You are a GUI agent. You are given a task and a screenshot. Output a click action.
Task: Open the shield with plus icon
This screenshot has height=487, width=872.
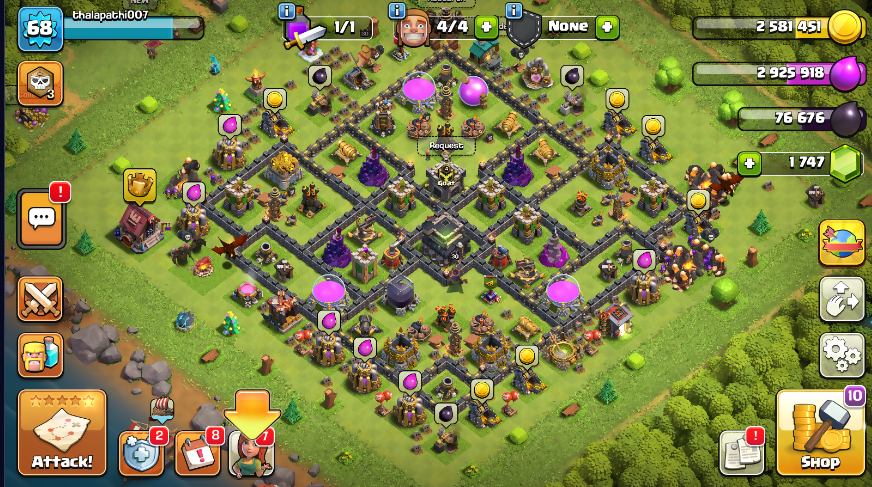click(141, 453)
